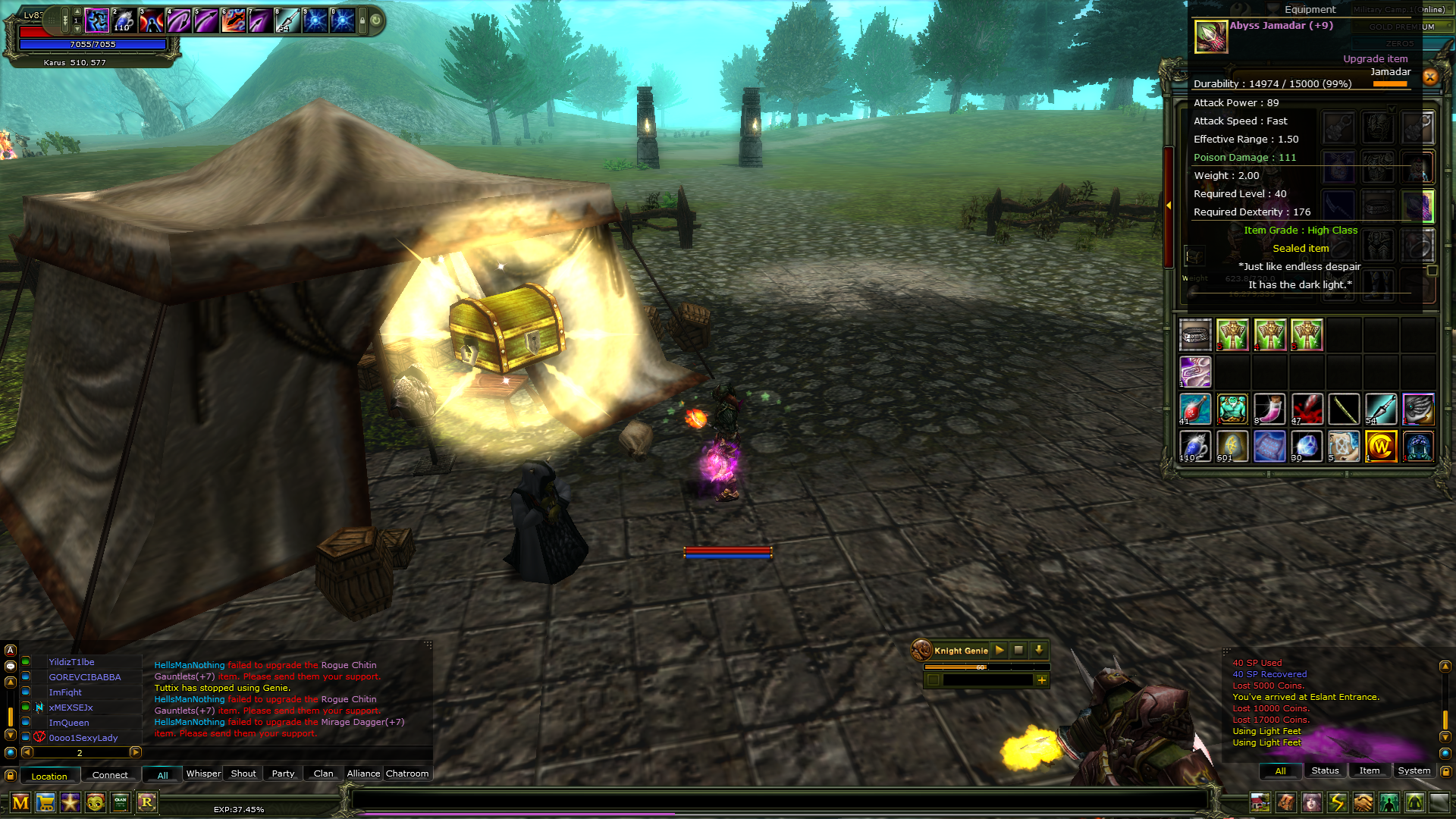Pick the blood-stained item stack of 47
1456x819 pixels.
pyautogui.click(x=1307, y=409)
